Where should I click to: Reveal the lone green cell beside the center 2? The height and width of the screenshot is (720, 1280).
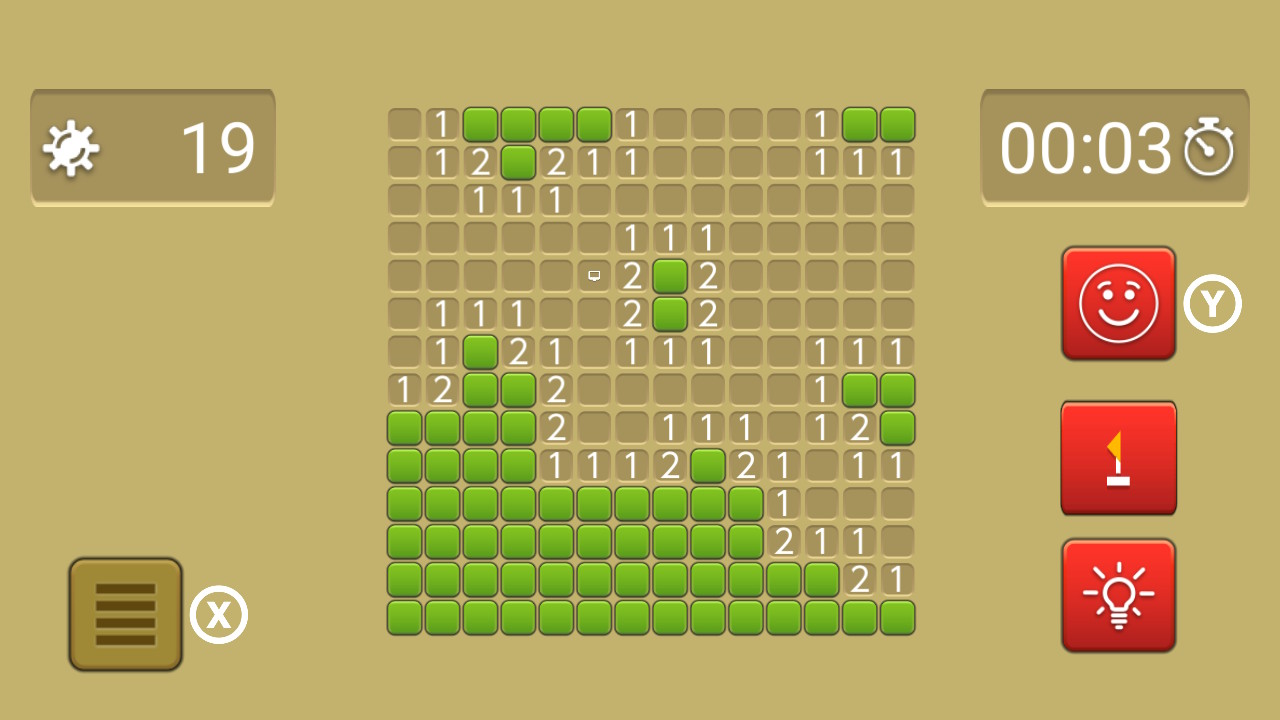(x=670, y=275)
